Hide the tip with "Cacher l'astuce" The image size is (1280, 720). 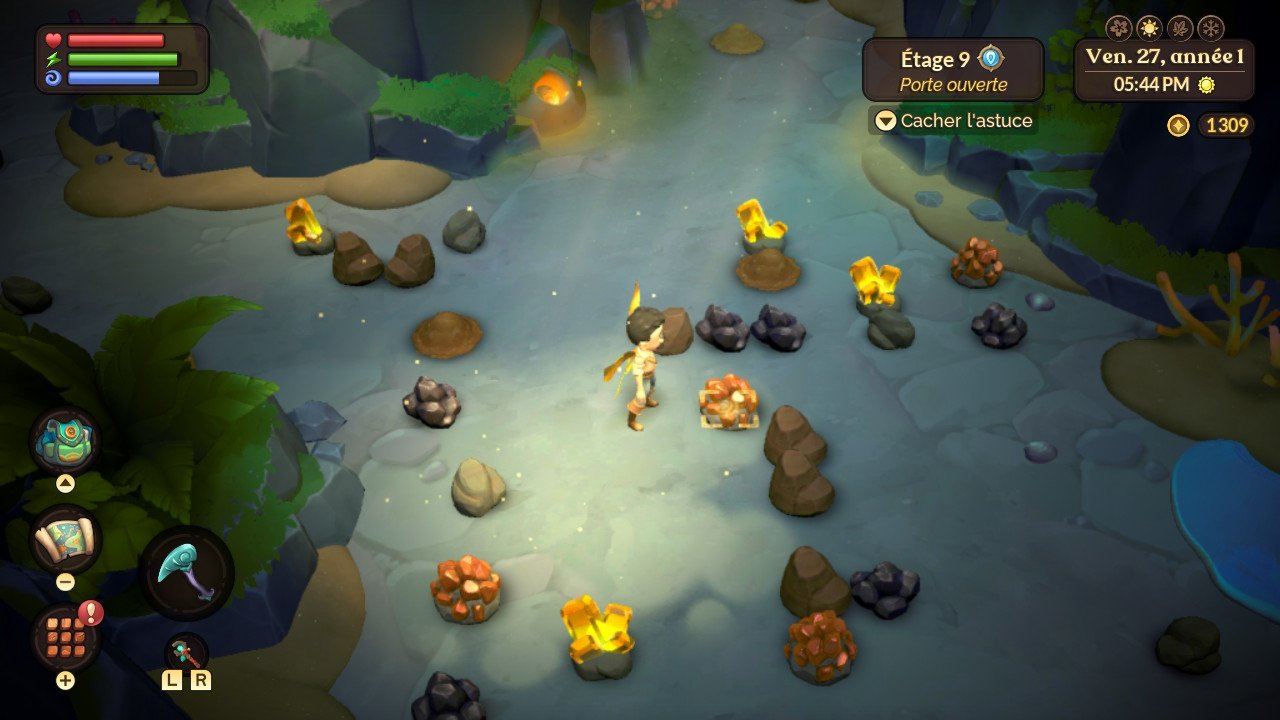click(952, 121)
